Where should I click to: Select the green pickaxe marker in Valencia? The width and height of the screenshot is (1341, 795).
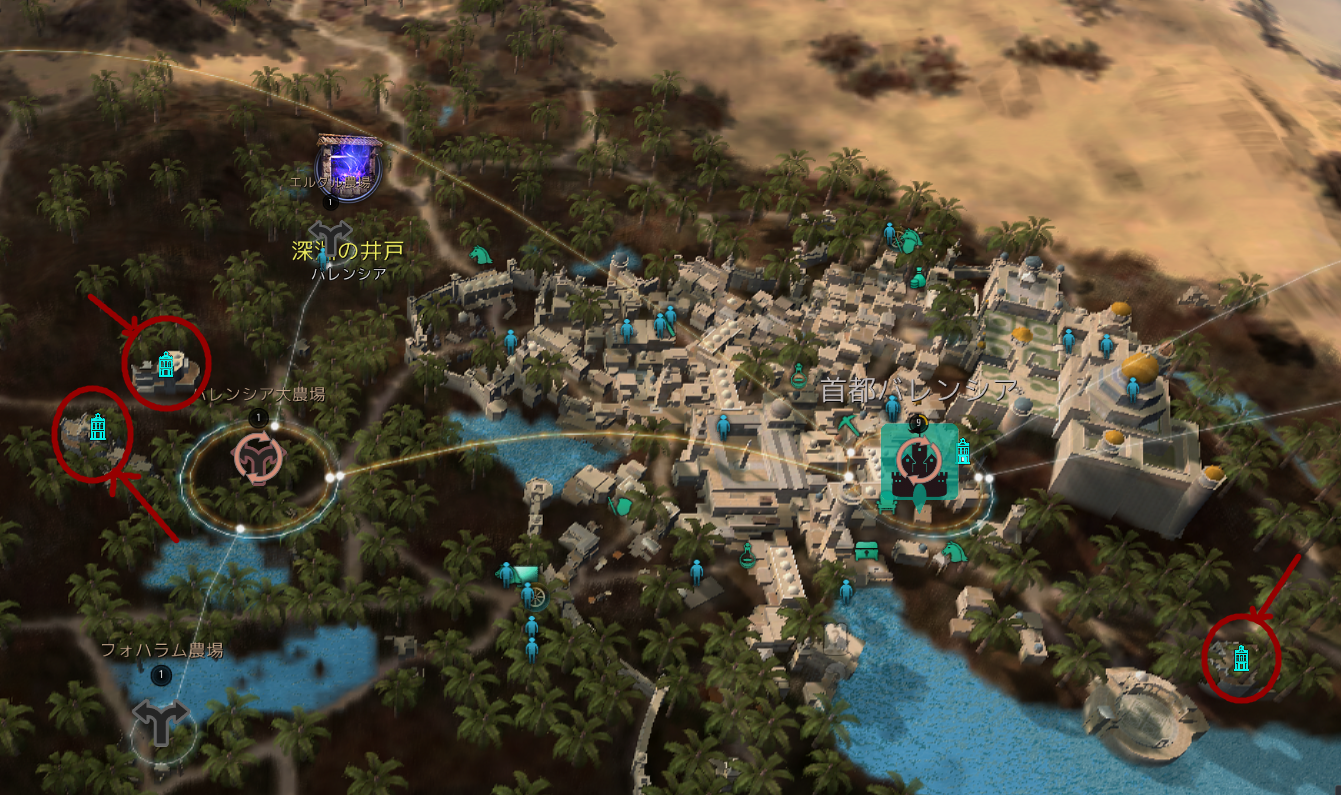tap(849, 423)
